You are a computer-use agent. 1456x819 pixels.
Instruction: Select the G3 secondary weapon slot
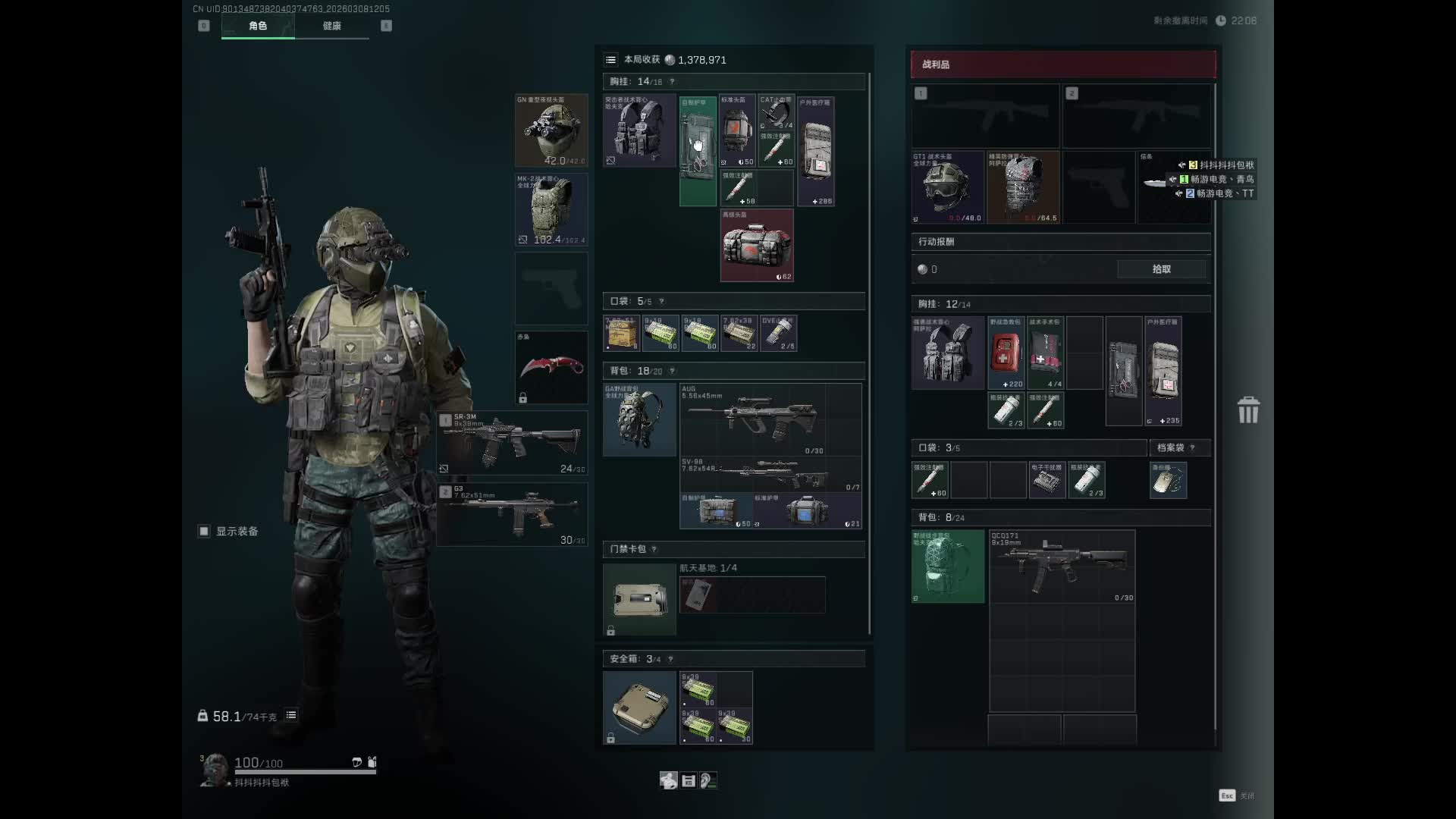(513, 515)
